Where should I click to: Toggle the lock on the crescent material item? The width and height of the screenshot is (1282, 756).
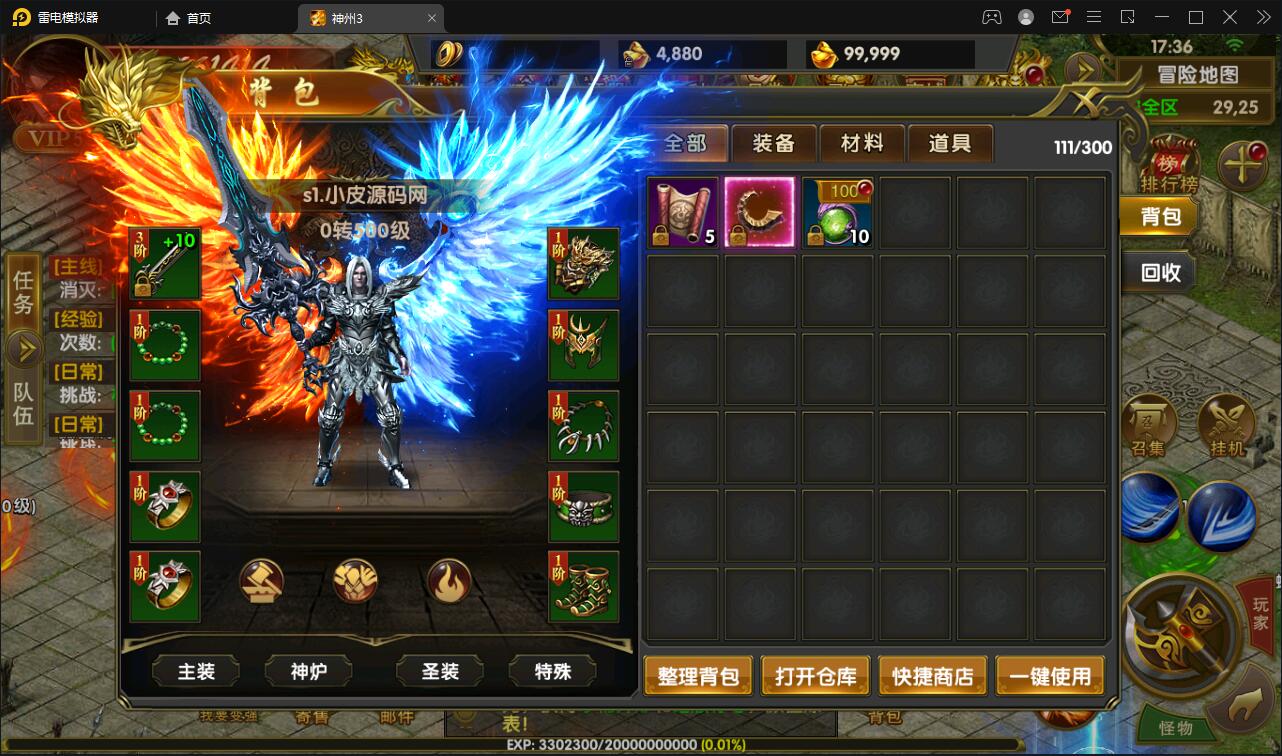tap(738, 237)
